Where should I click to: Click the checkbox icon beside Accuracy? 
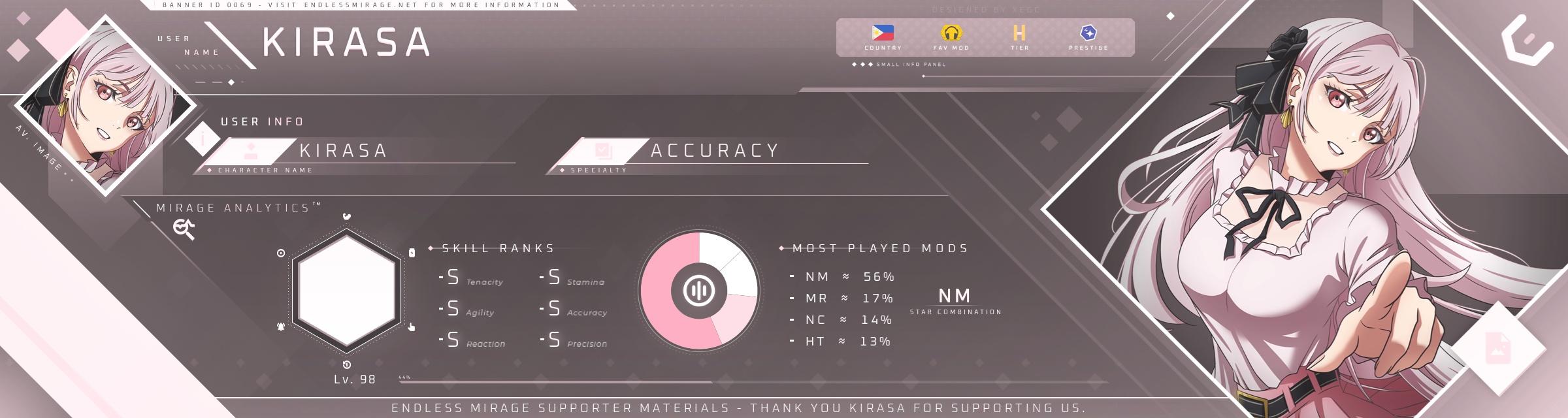pos(603,151)
